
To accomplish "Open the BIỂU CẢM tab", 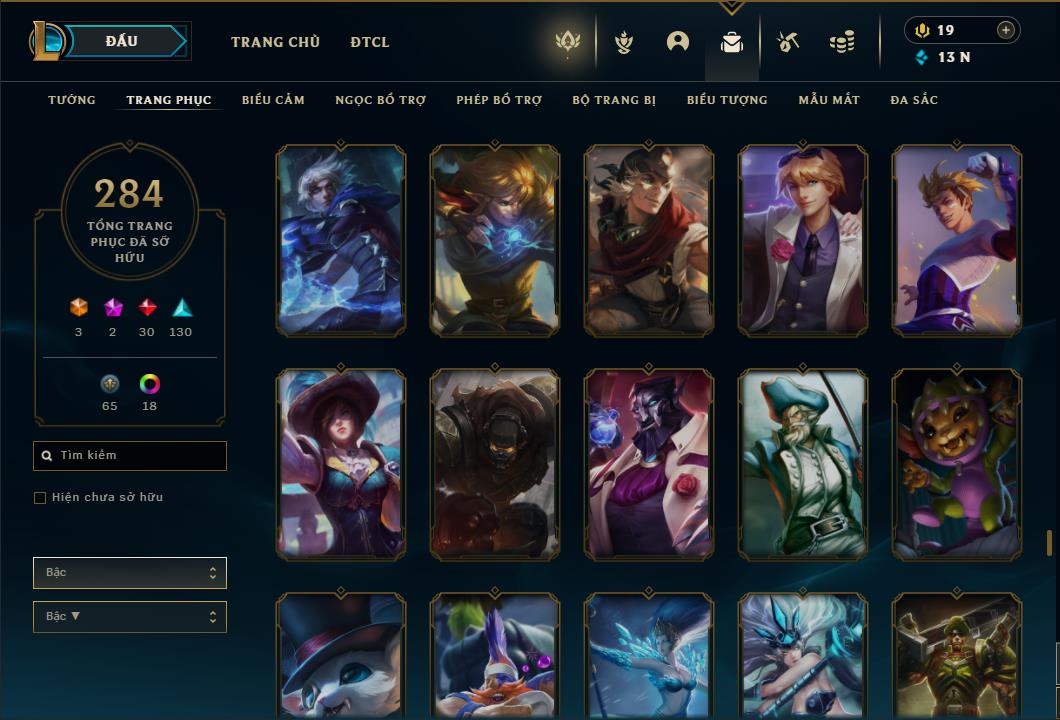I will click(273, 100).
